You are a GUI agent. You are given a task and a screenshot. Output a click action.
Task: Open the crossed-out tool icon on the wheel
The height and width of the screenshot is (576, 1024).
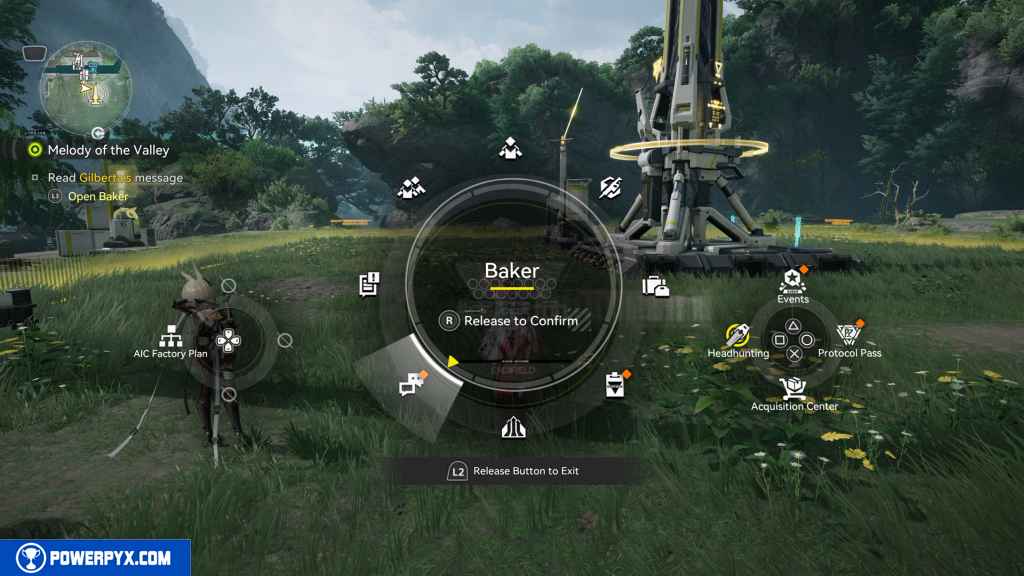(610, 187)
